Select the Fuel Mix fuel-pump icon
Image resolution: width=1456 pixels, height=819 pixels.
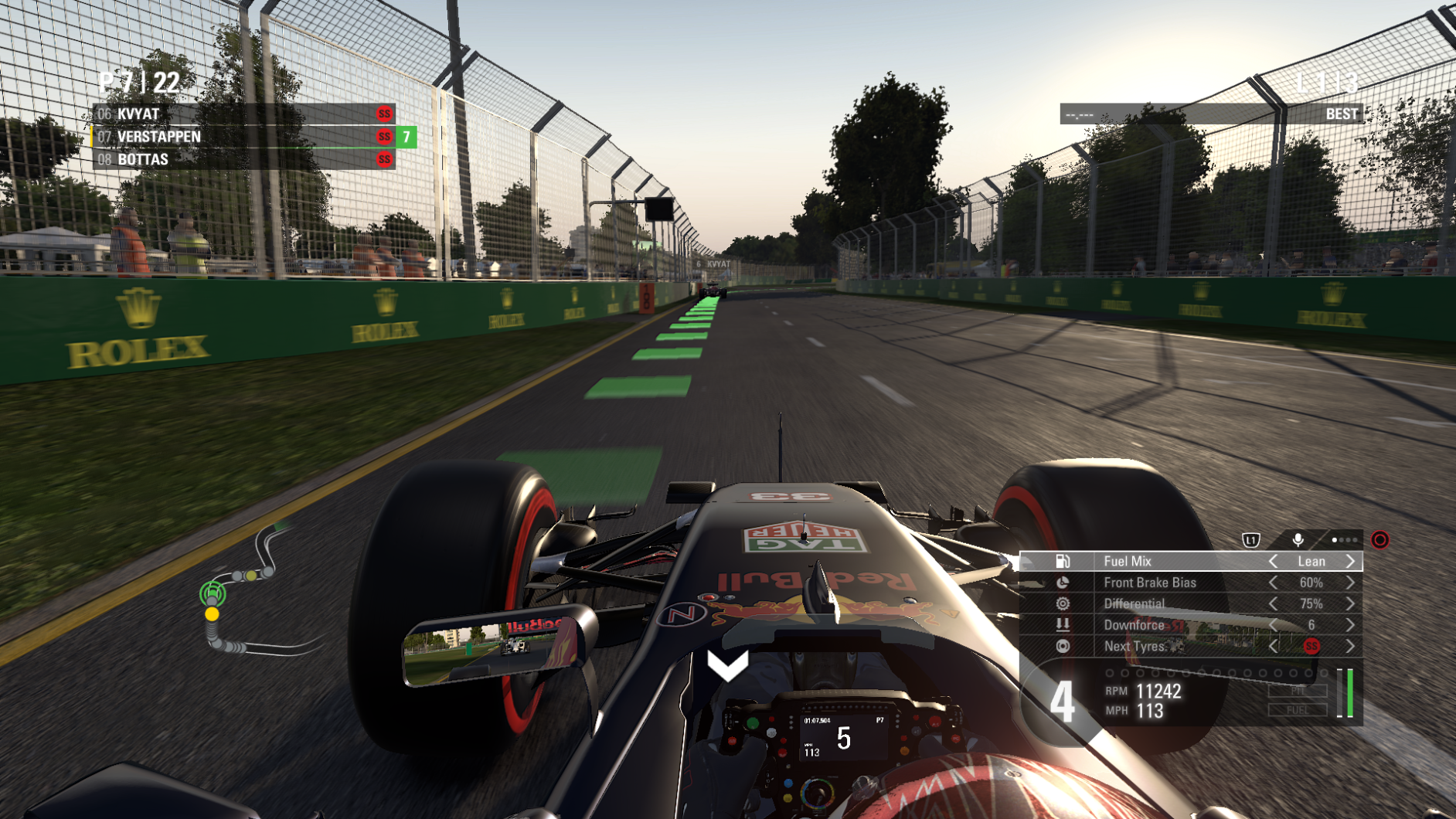(x=1063, y=562)
